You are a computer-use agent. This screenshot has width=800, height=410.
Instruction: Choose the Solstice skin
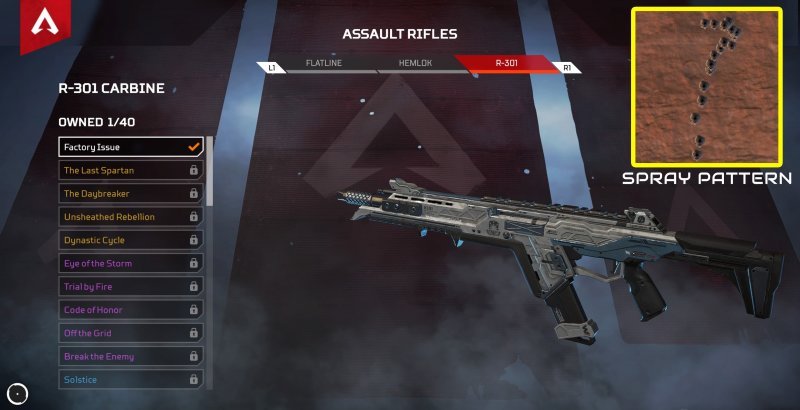coord(131,380)
